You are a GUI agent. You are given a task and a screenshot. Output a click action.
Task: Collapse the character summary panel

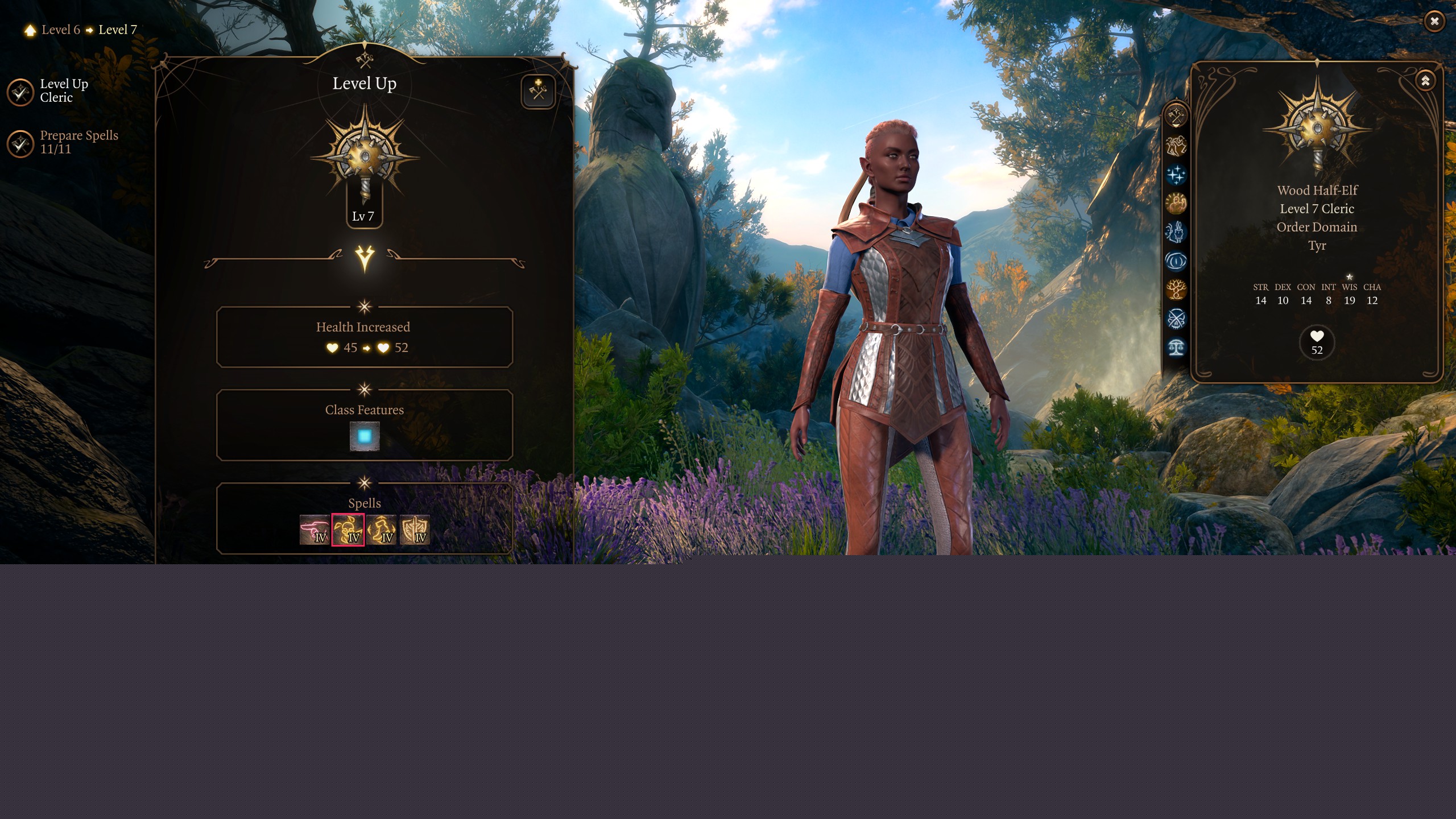[x=1425, y=81]
